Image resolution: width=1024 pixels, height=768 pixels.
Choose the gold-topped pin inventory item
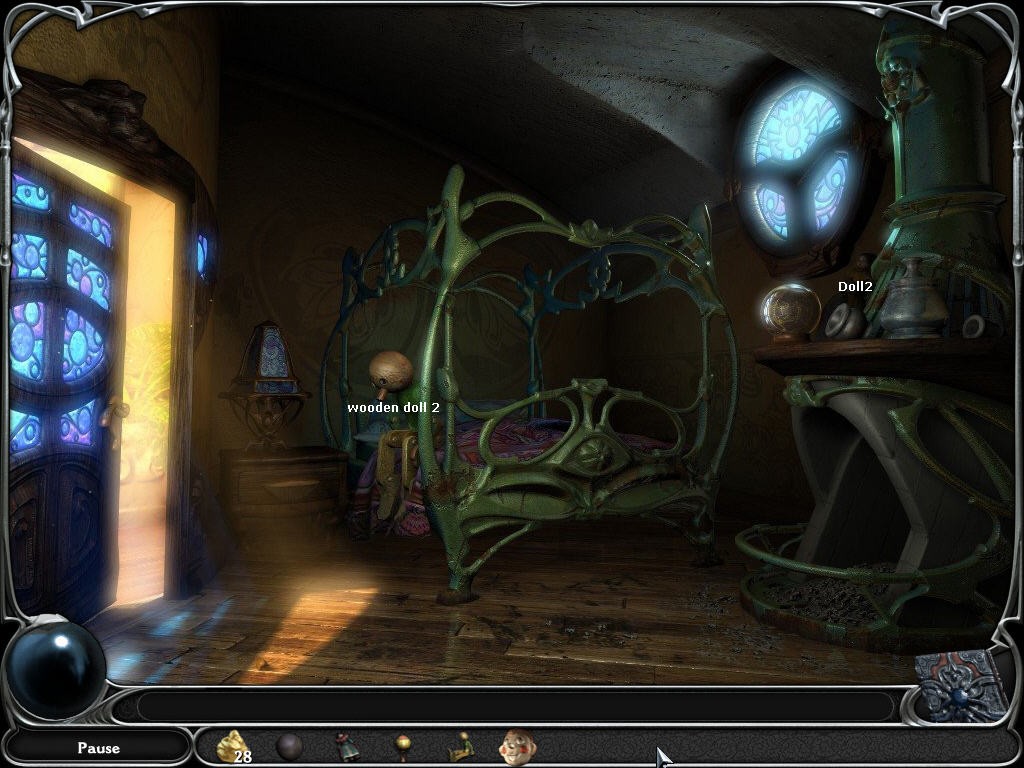403,746
